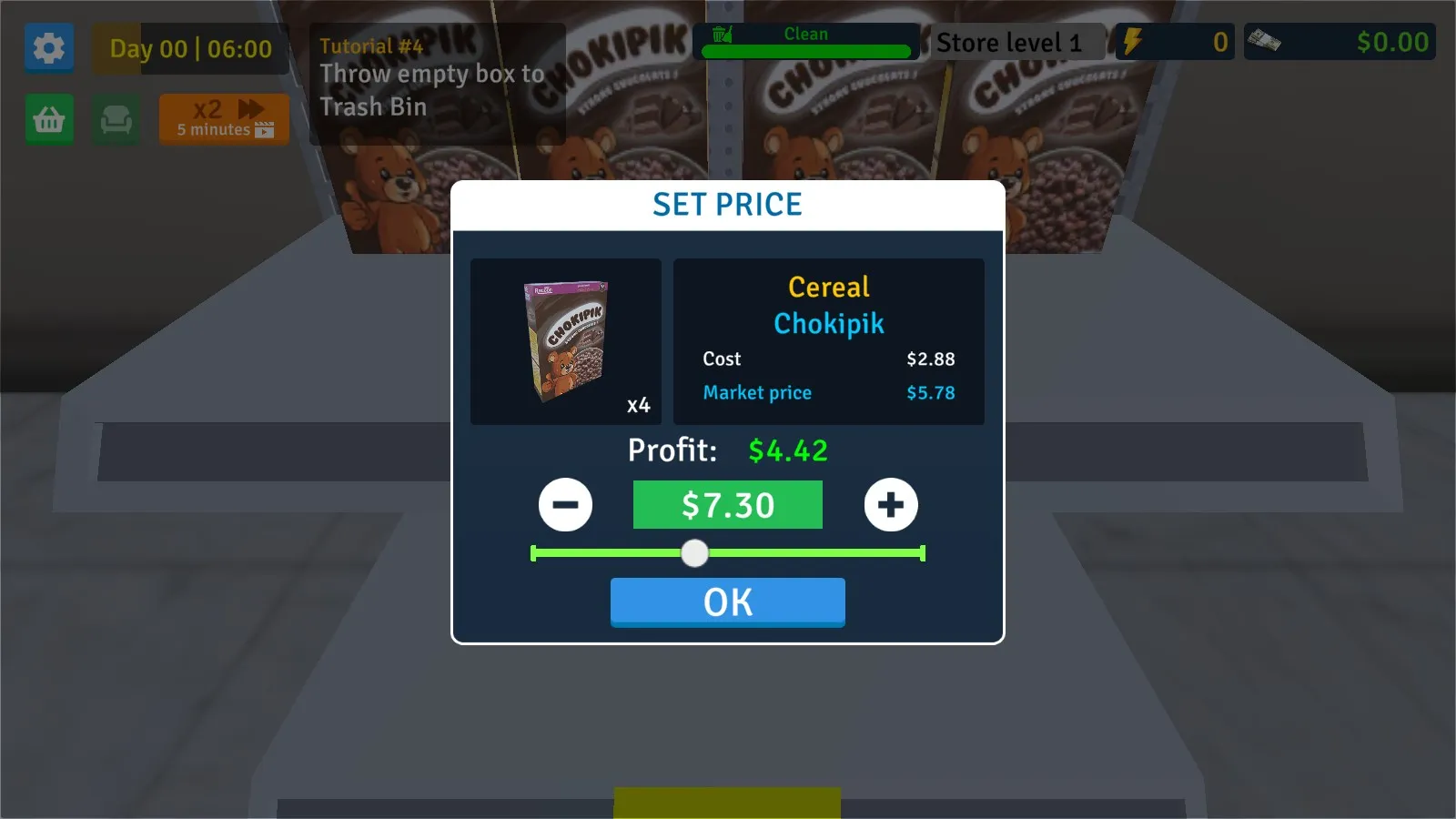Select the Tutorial #4 objective panel

click(x=437, y=84)
